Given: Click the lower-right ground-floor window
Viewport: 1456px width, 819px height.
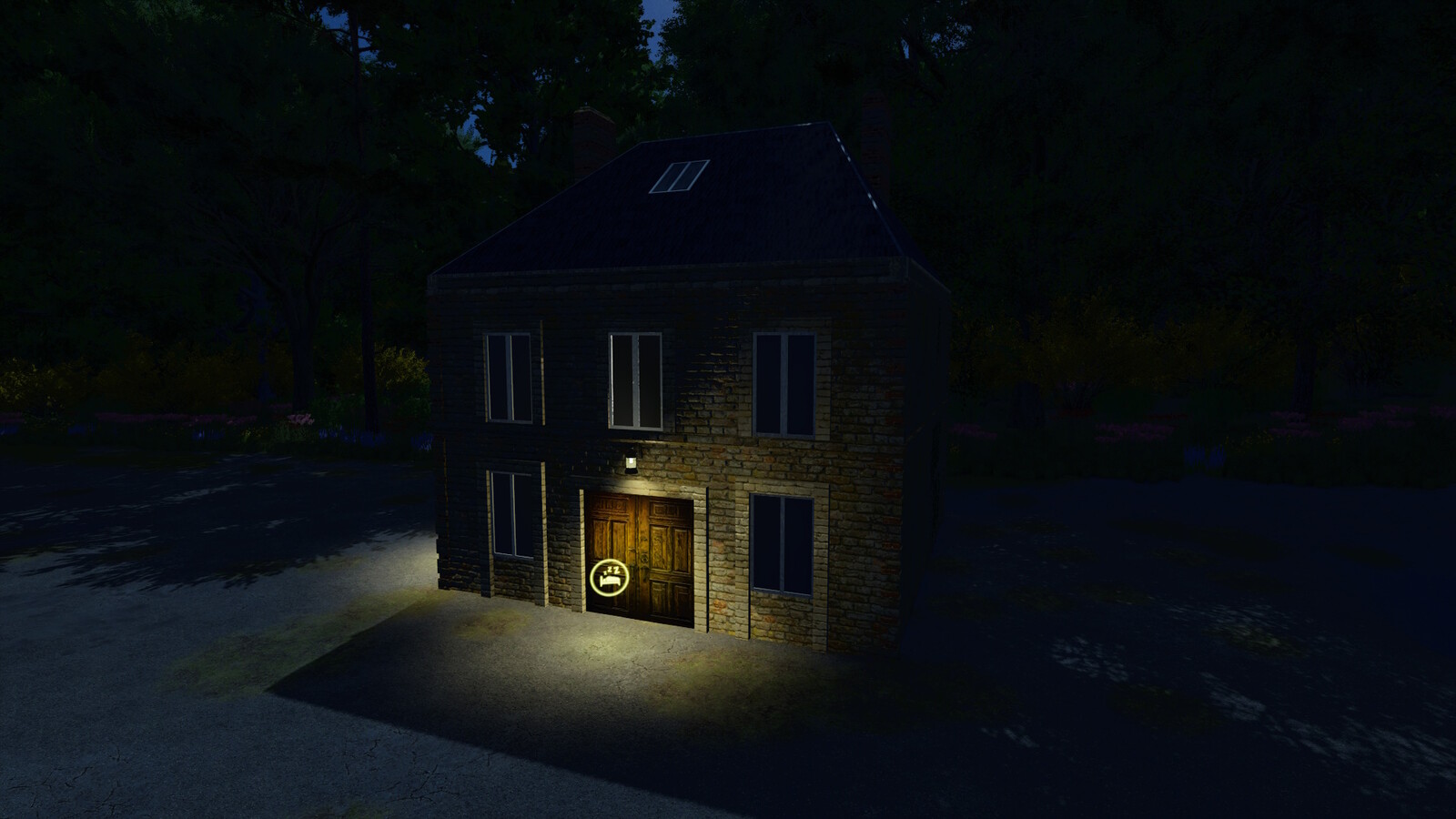Looking at the screenshot, I should pos(781,546).
